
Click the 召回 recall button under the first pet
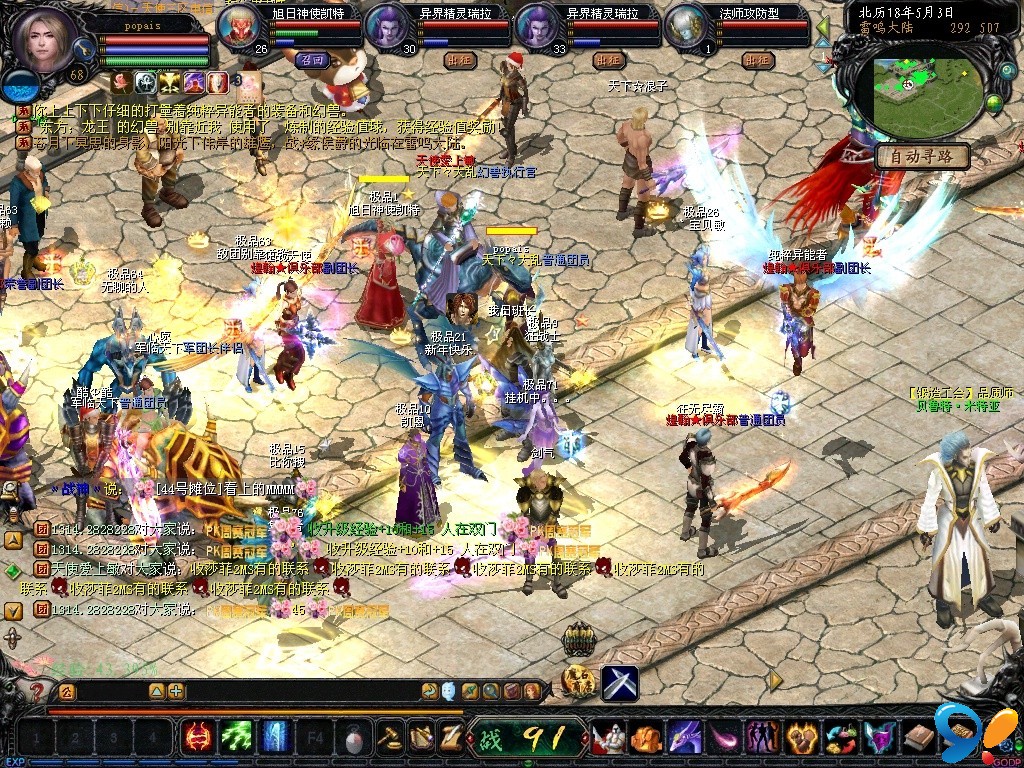coord(312,60)
